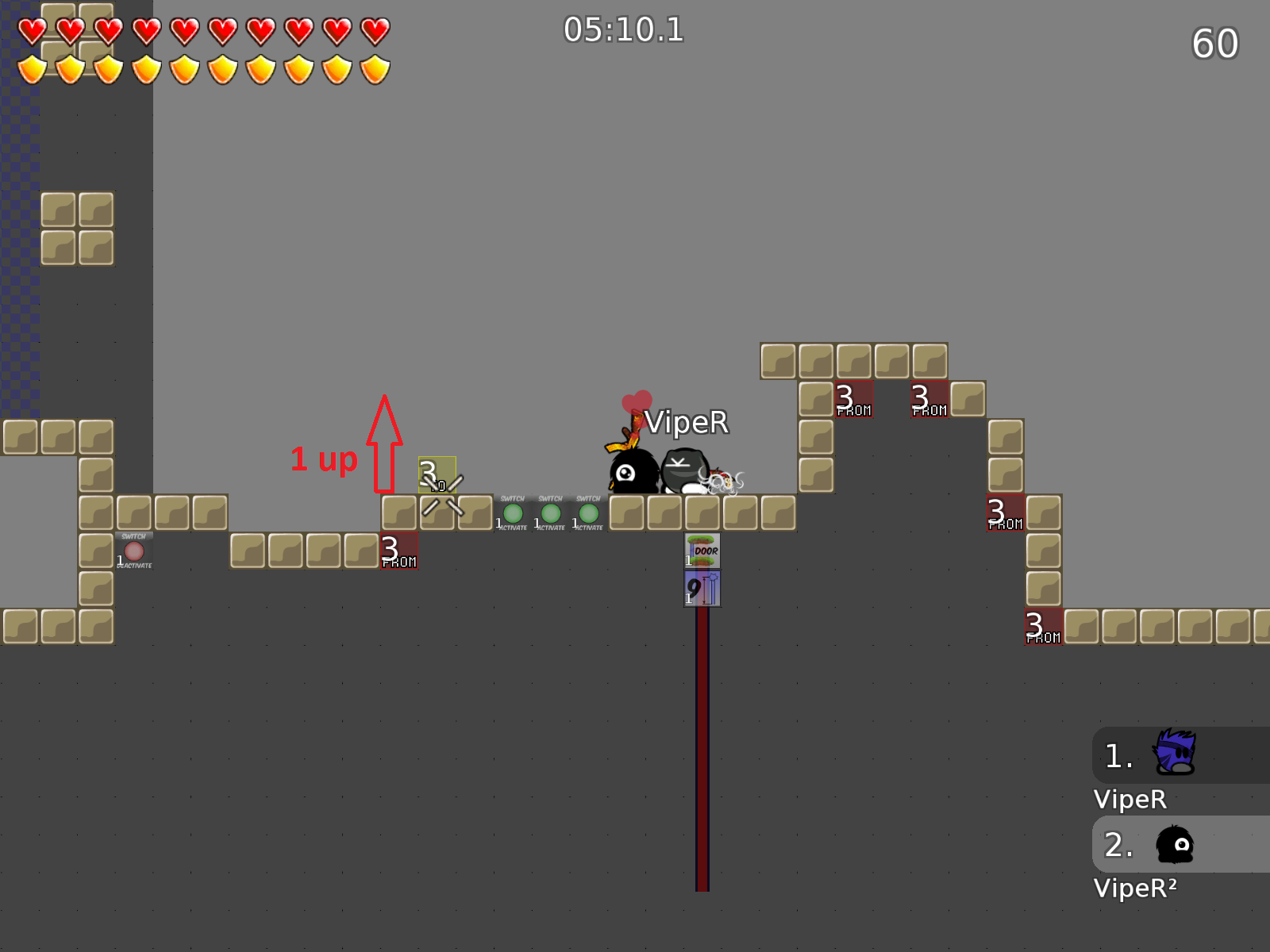Select the ViperR row in the player ranking
This screenshot has height=952, width=1270.
point(1180,755)
